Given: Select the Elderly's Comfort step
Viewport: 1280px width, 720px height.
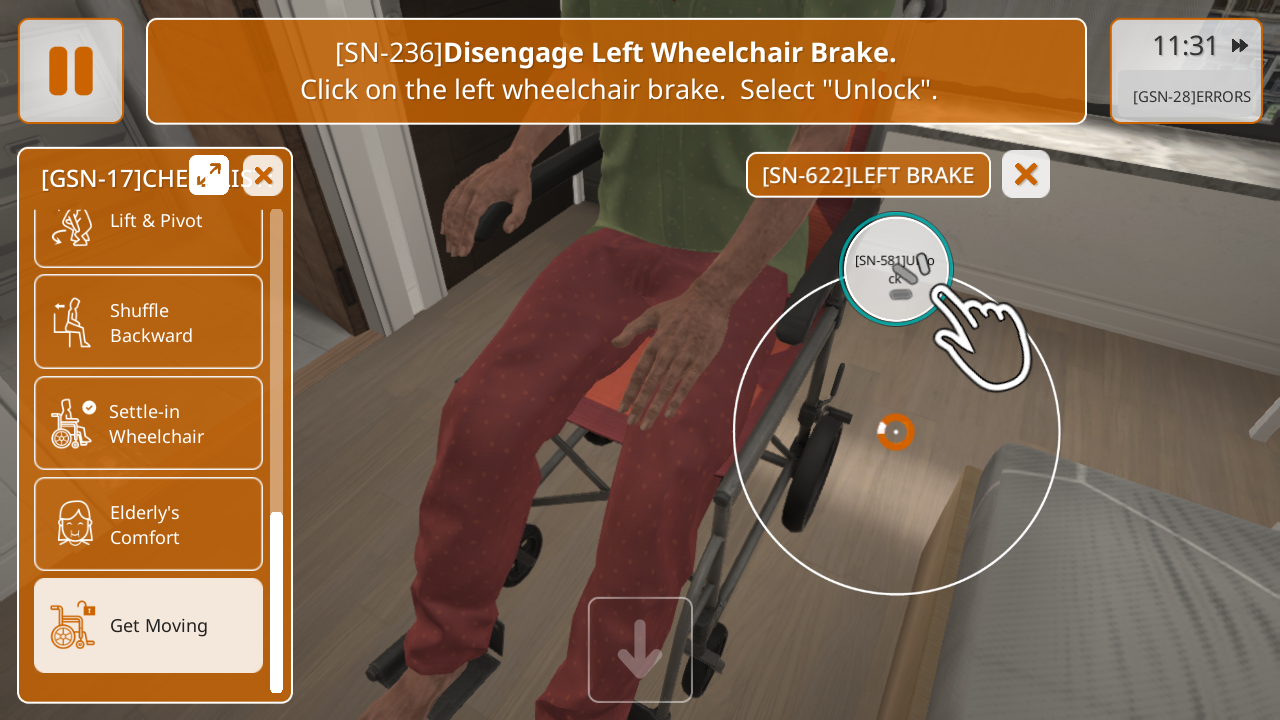Looking at the screenshot, I should point(148,524).
